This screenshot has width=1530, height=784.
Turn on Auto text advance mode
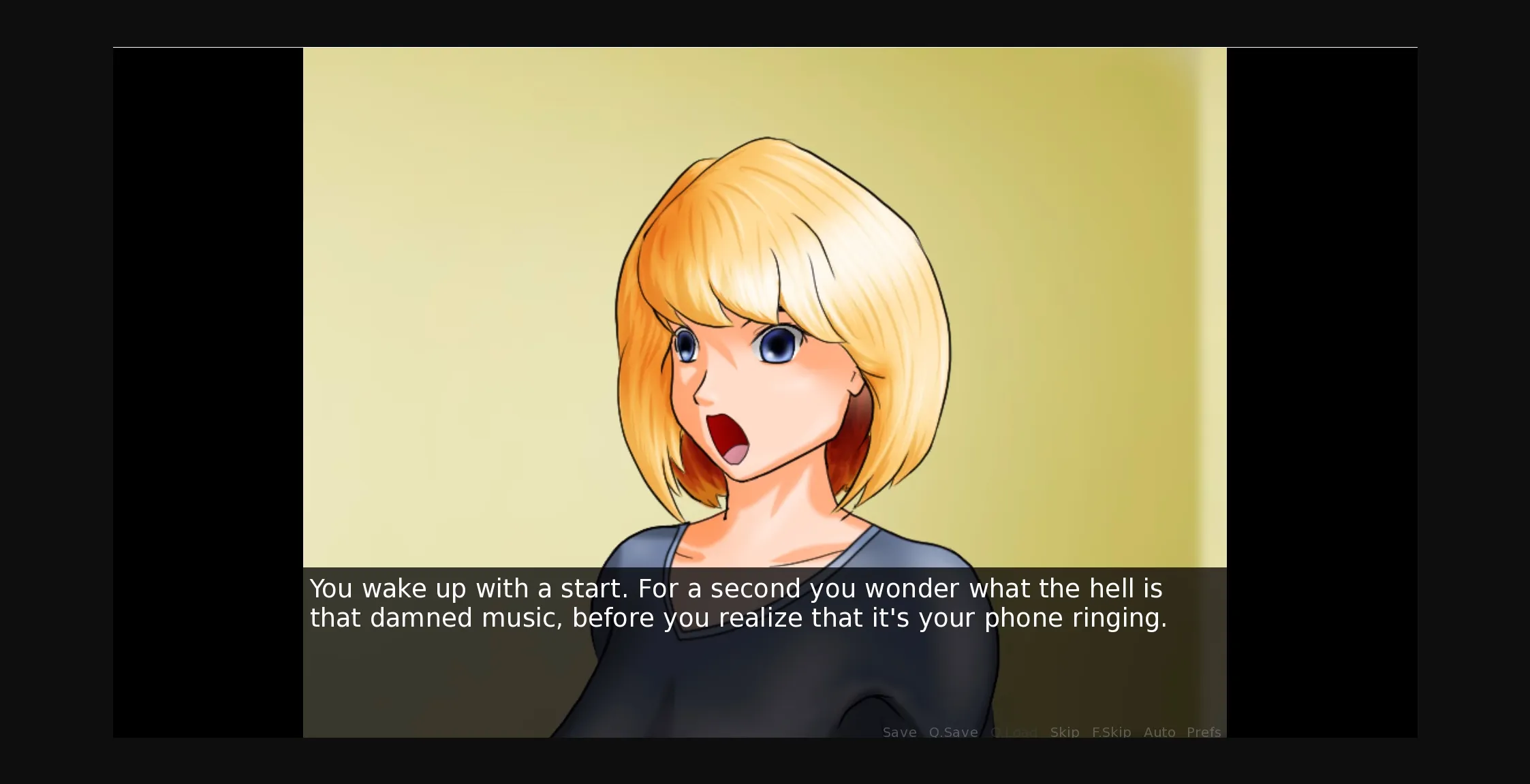tap(1160, 732)
